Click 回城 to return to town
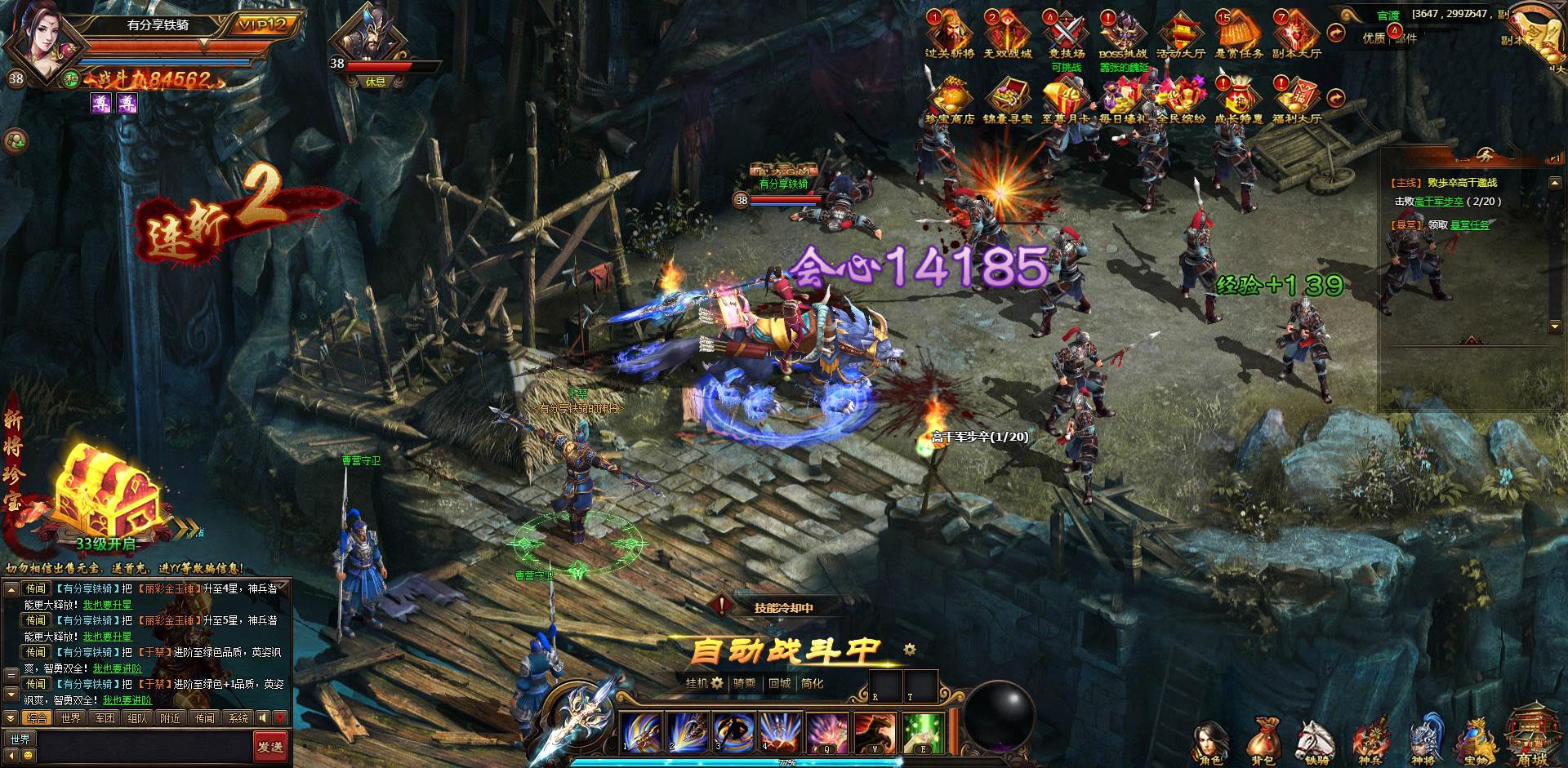This screenshot has height=768, width=1568. pos(779,683)
